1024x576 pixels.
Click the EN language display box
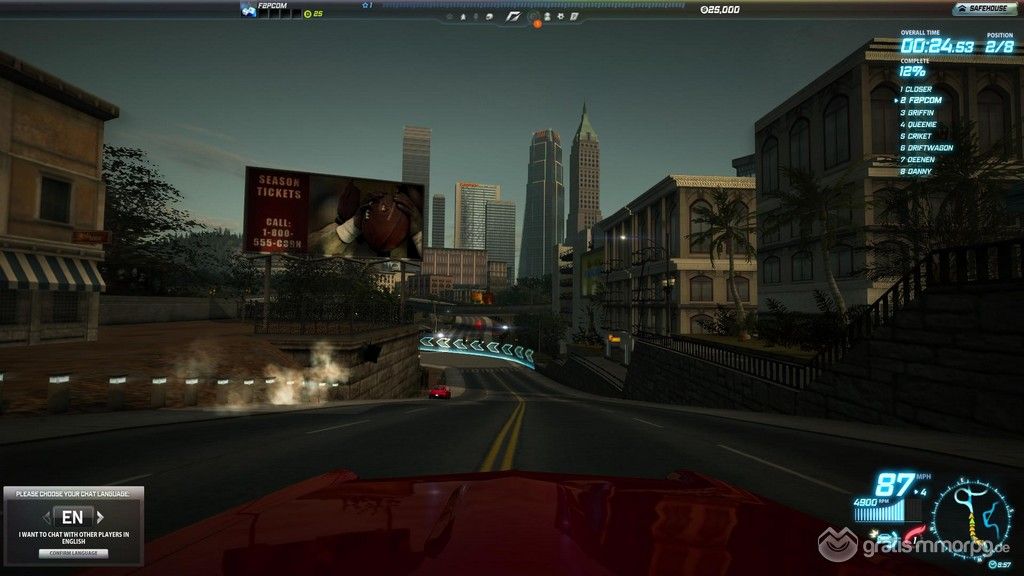72,517
